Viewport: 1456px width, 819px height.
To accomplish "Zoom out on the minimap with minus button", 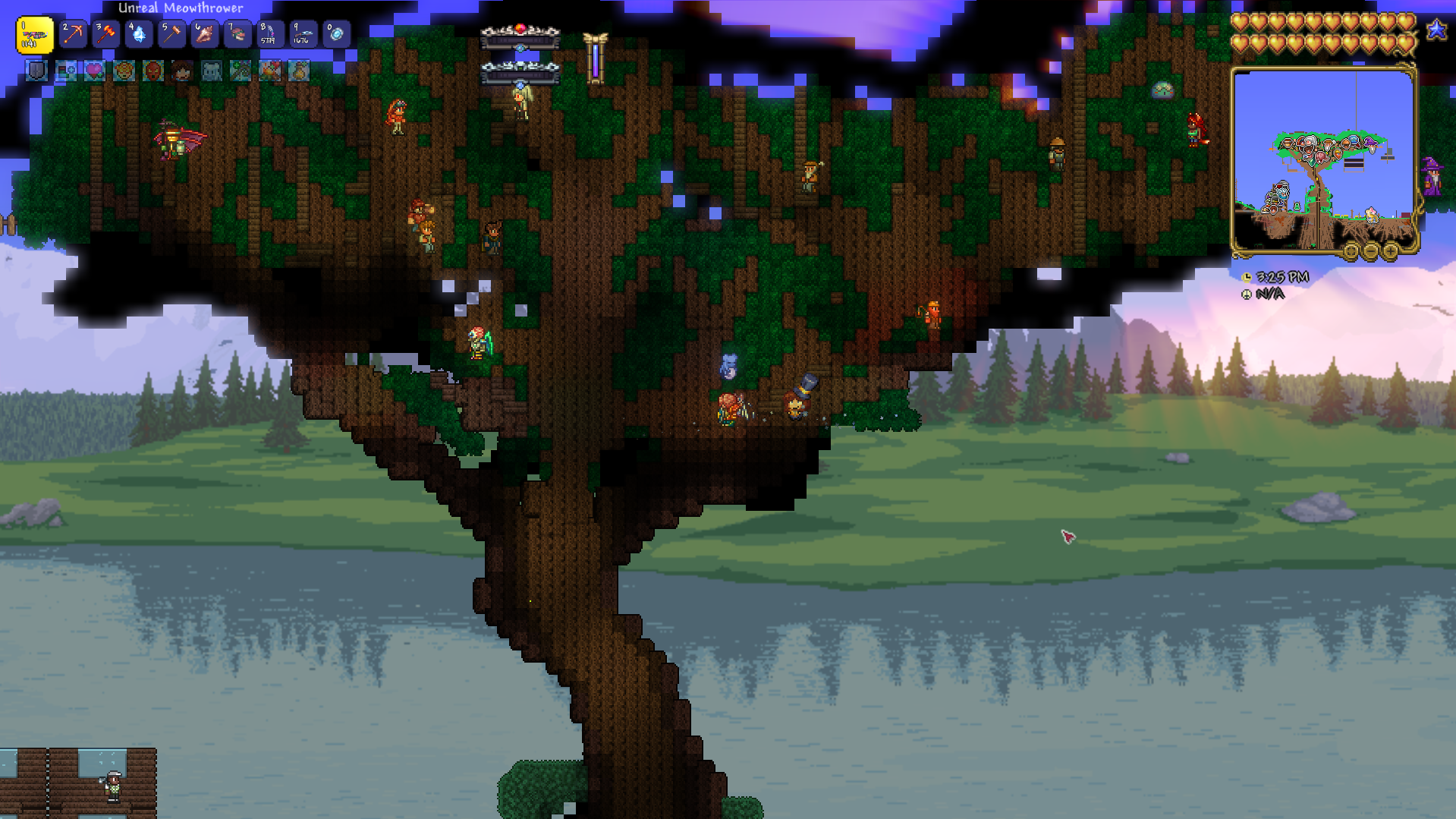I will [x=1370, y=251].
